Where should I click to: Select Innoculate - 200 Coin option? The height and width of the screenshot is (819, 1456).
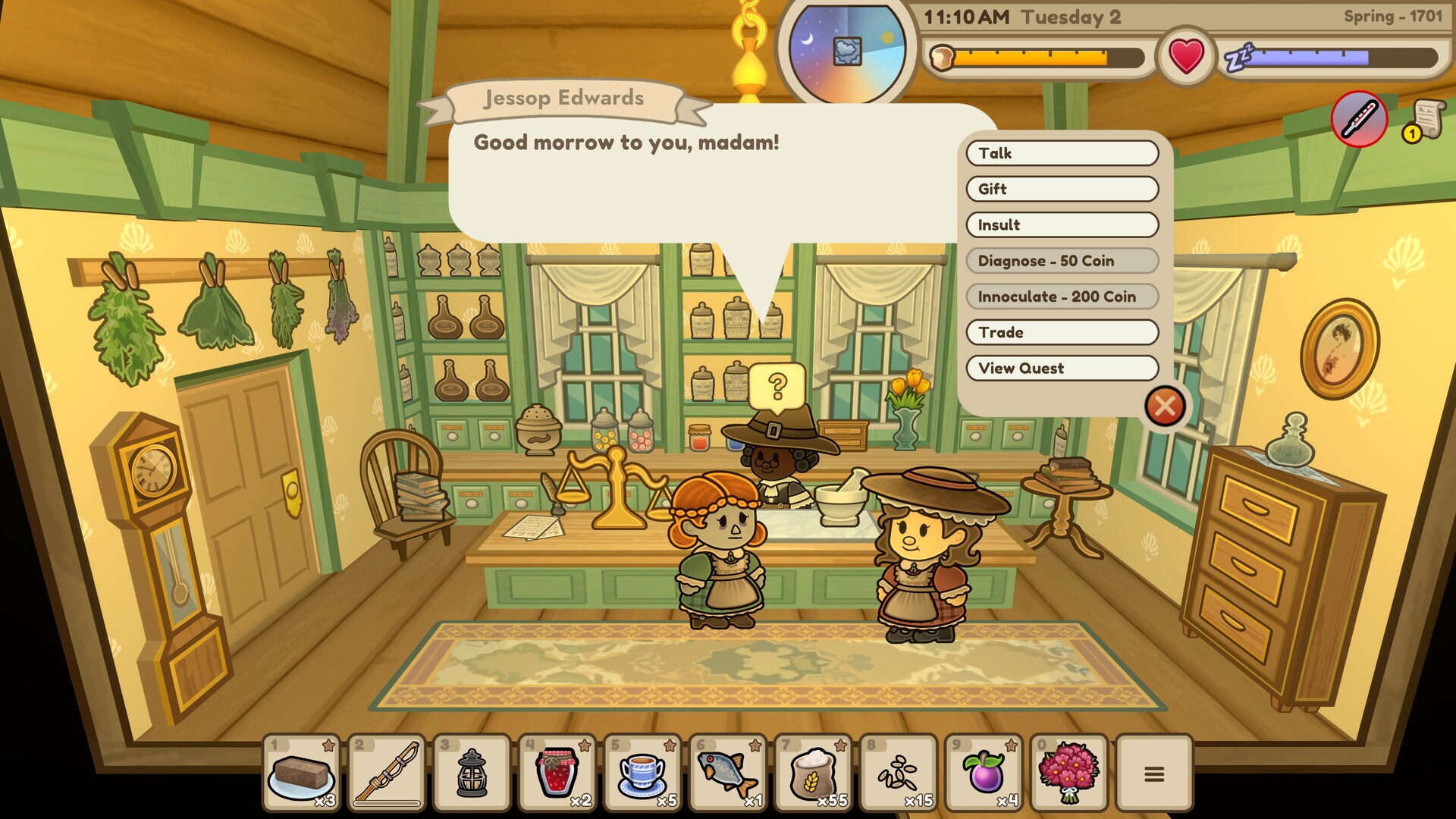1062,296
